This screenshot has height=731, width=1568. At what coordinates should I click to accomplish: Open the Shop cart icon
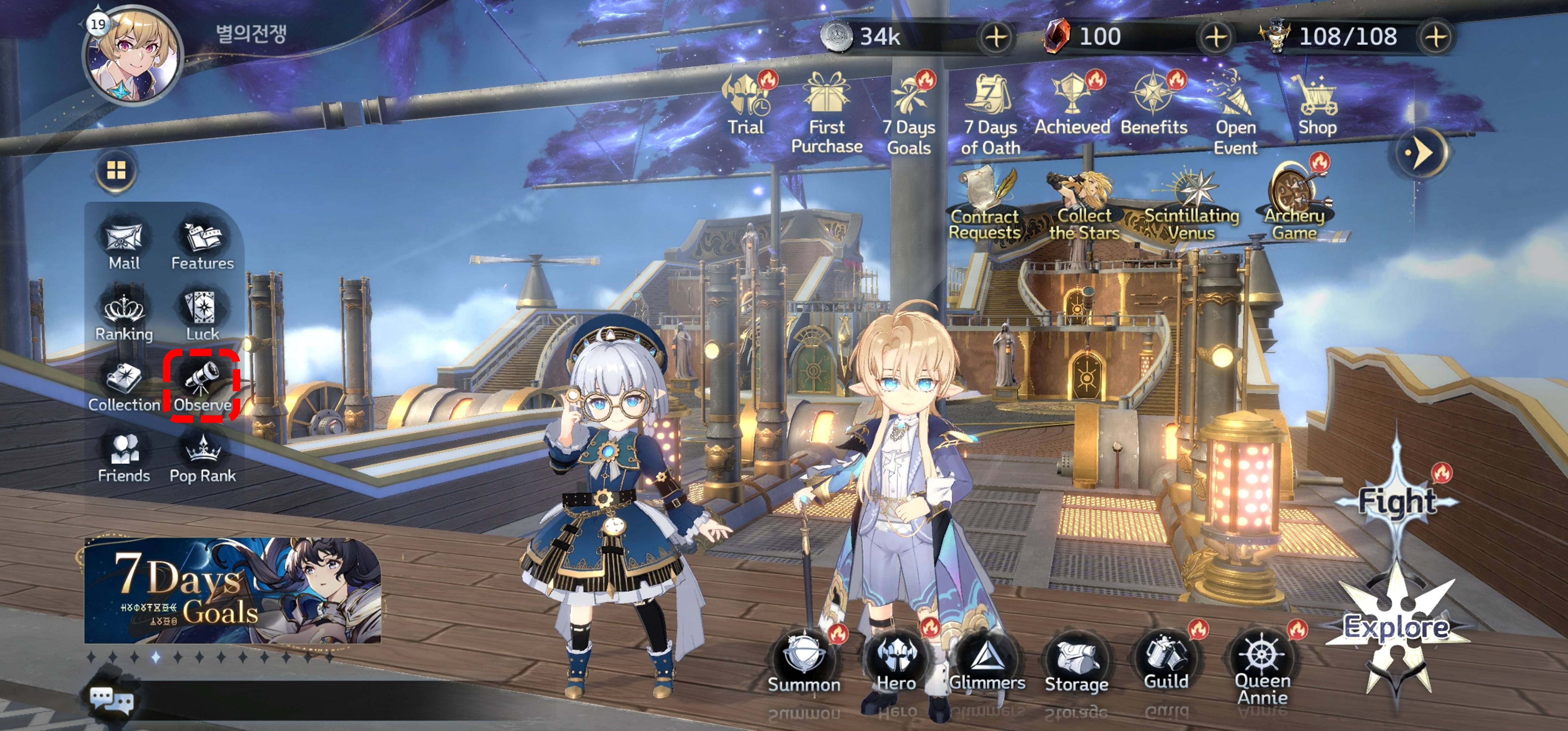click(x=1317, y=103)
